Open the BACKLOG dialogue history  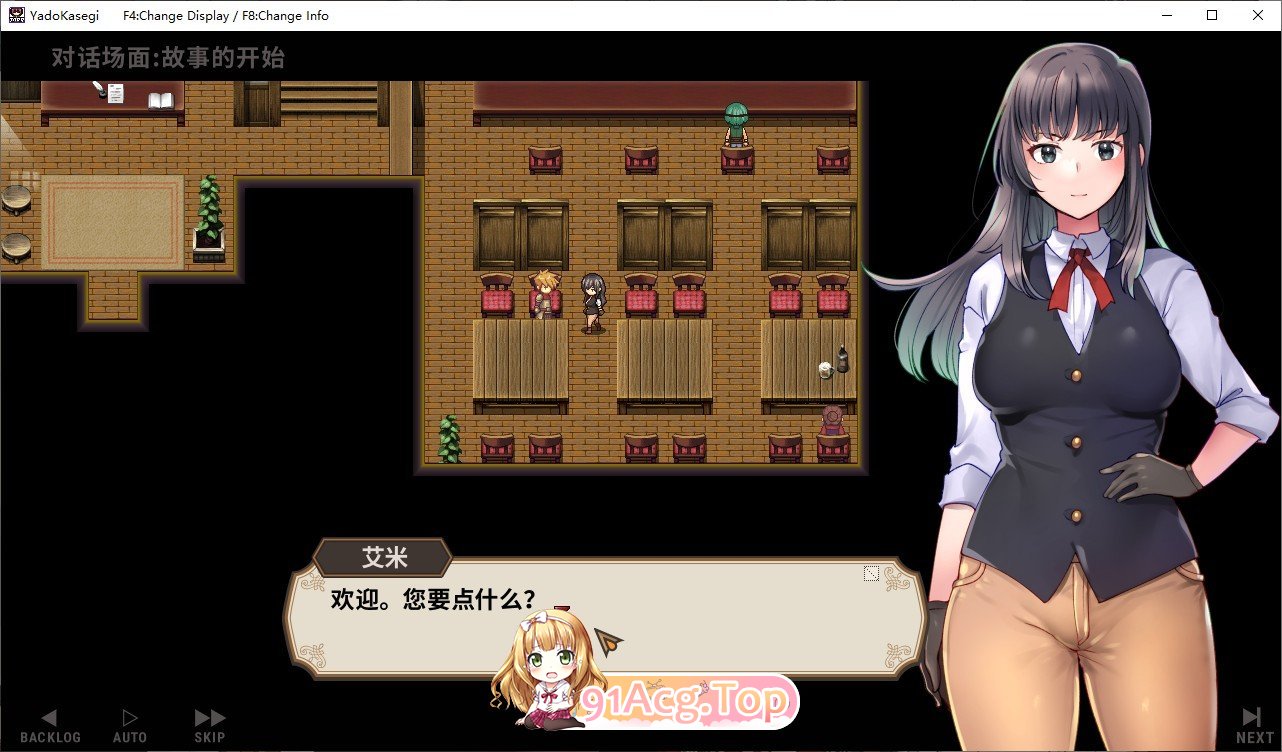pos(50,725)
